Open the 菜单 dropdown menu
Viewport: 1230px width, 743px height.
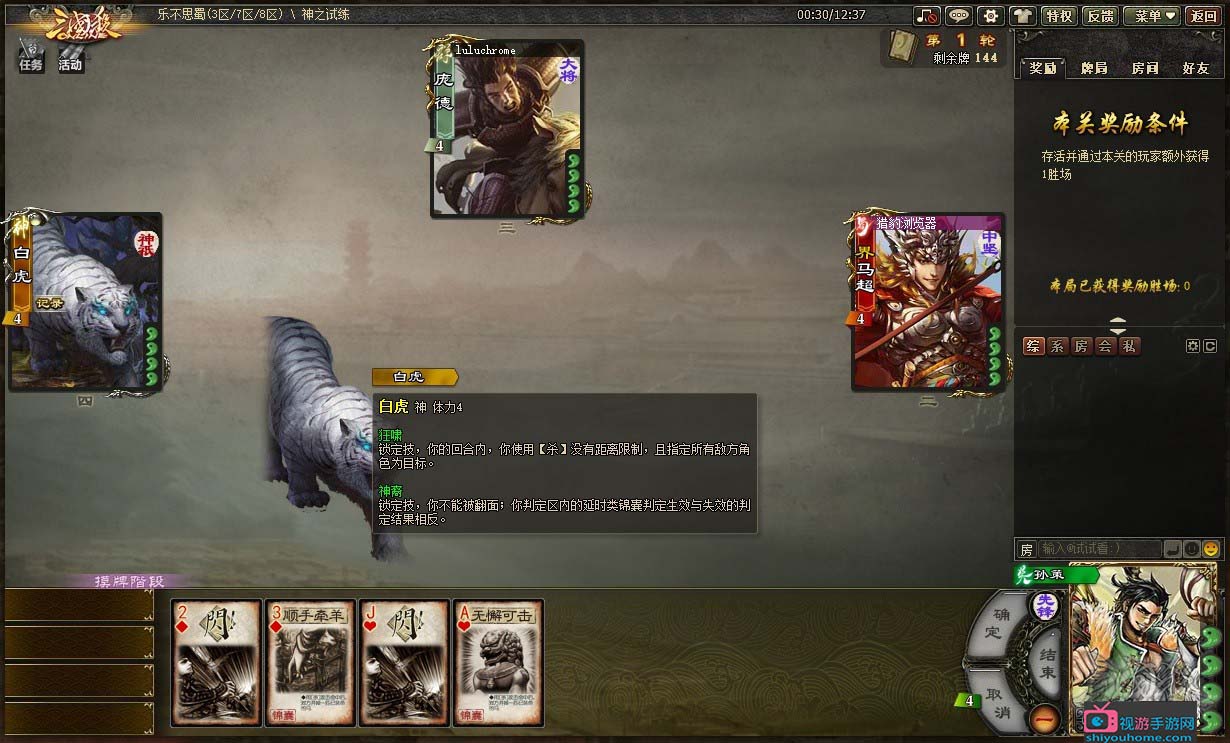1151,16
